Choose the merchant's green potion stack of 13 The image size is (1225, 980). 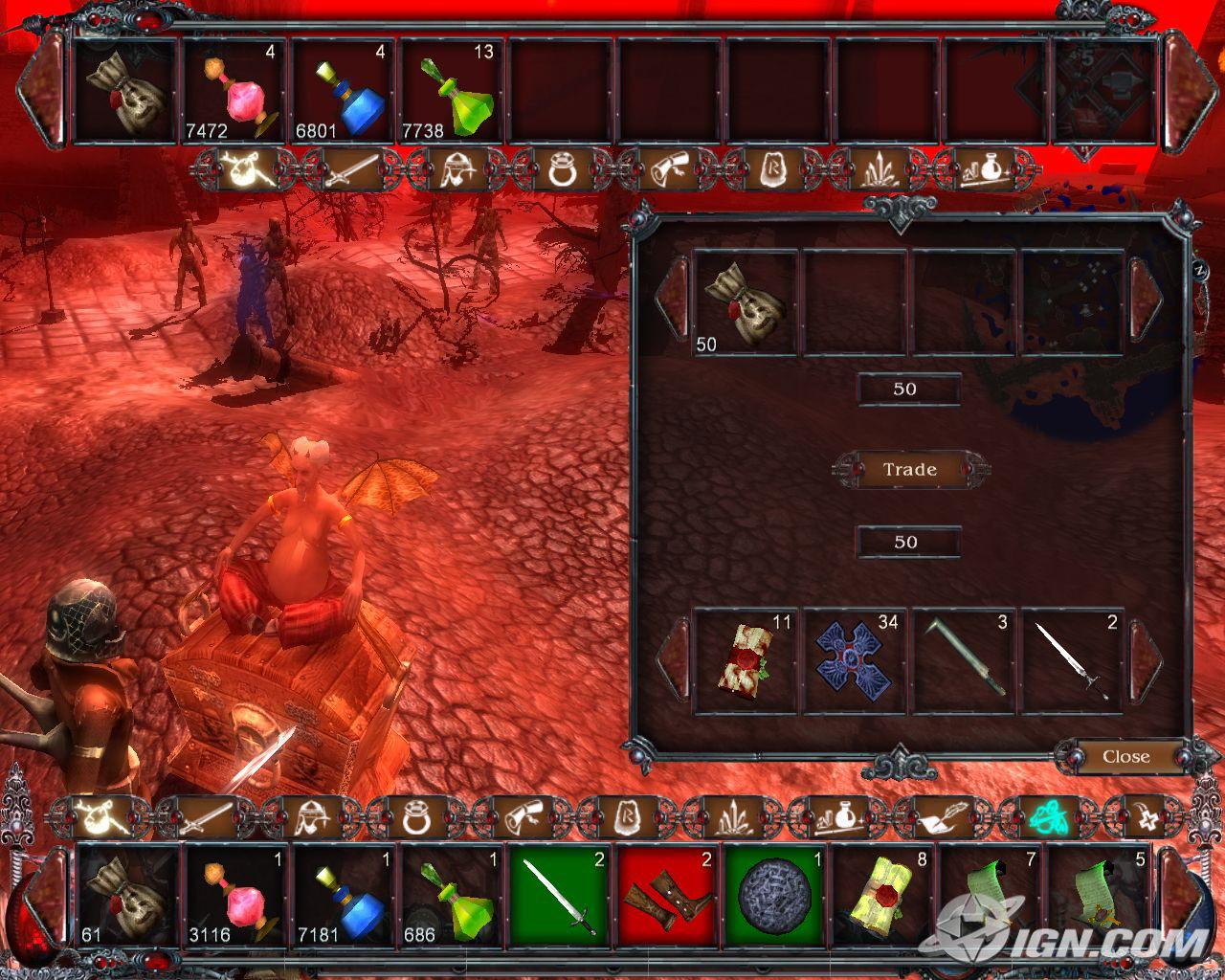coord(452,92)
